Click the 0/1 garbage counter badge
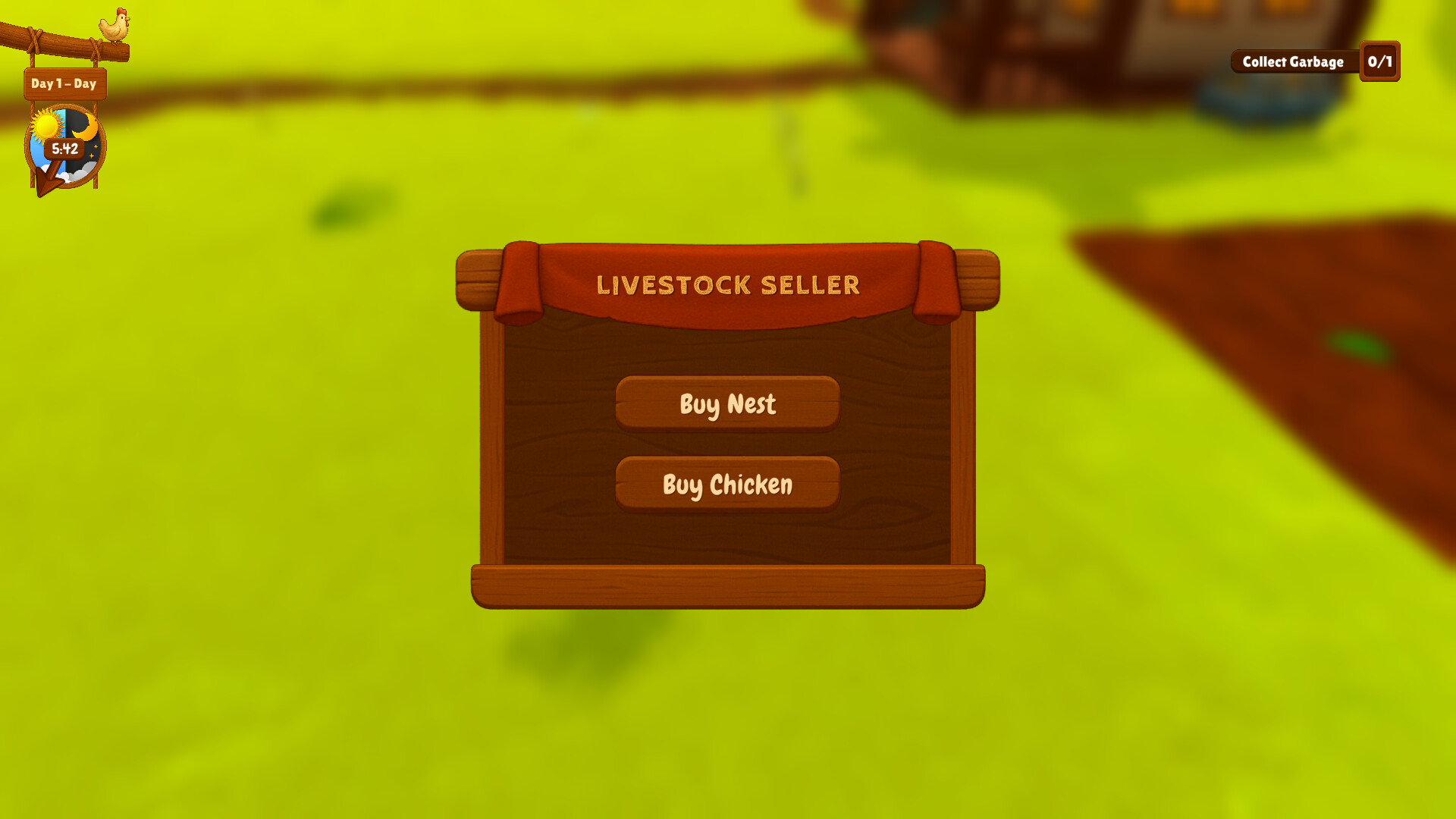1456x819 pixels. 1380,62
